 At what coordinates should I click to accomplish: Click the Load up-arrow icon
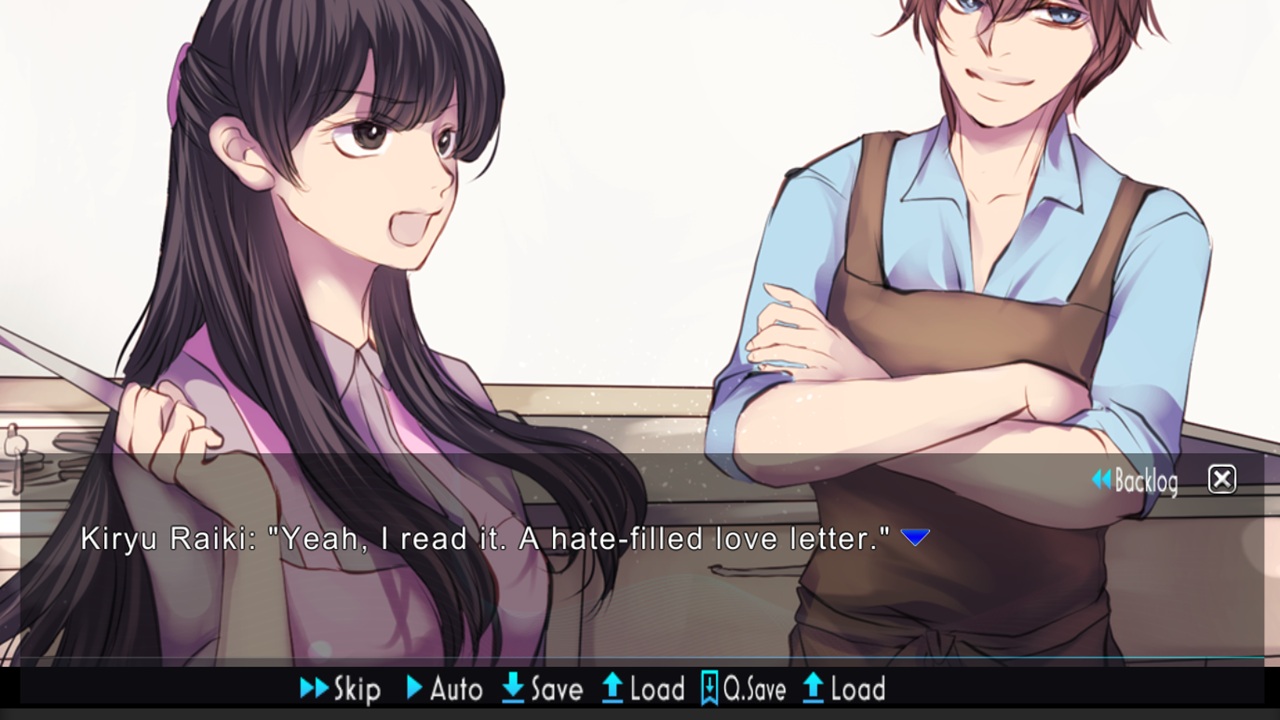(614, 689)
